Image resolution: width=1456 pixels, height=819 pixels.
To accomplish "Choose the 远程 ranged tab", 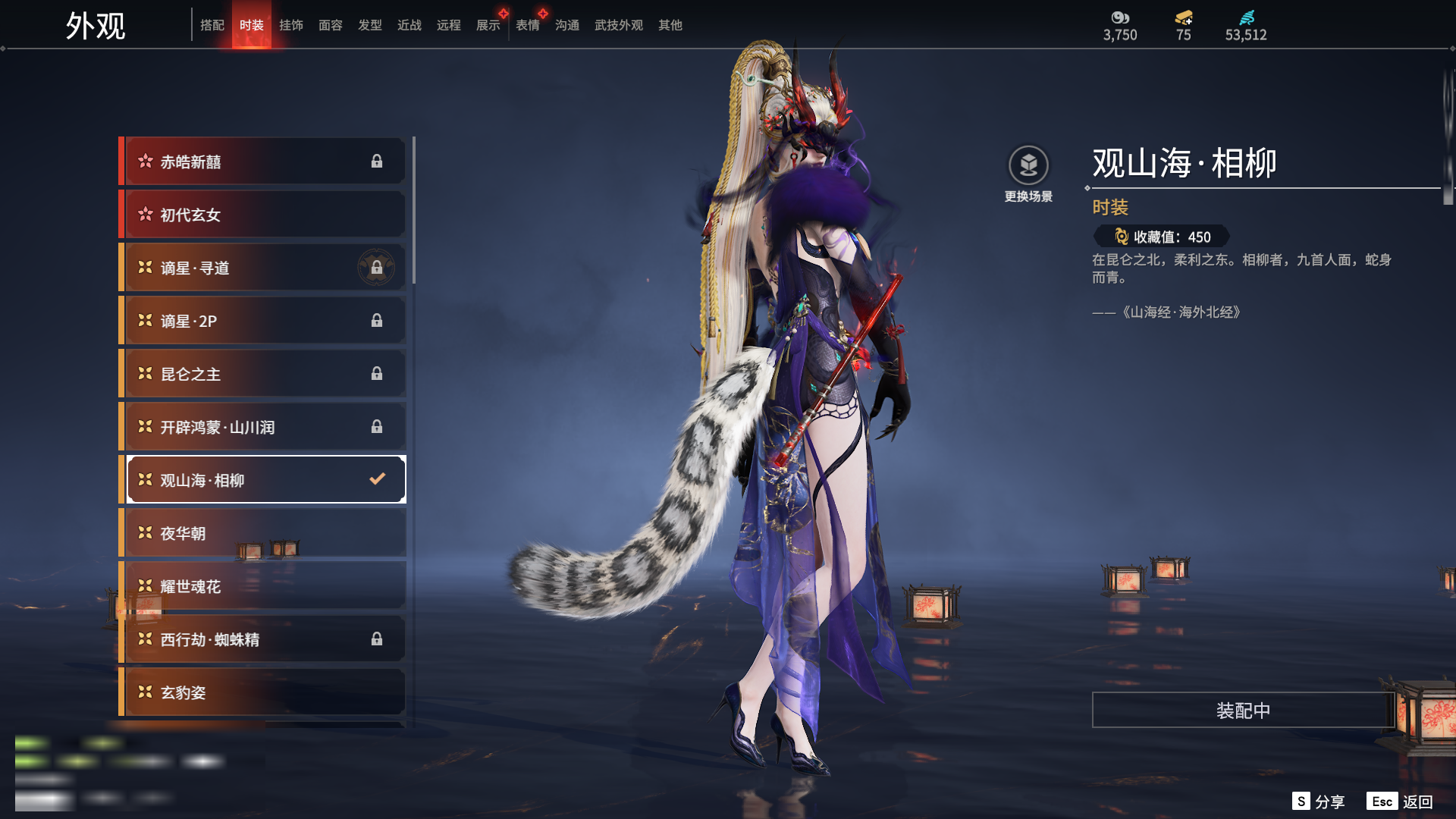I will [449, 25].
